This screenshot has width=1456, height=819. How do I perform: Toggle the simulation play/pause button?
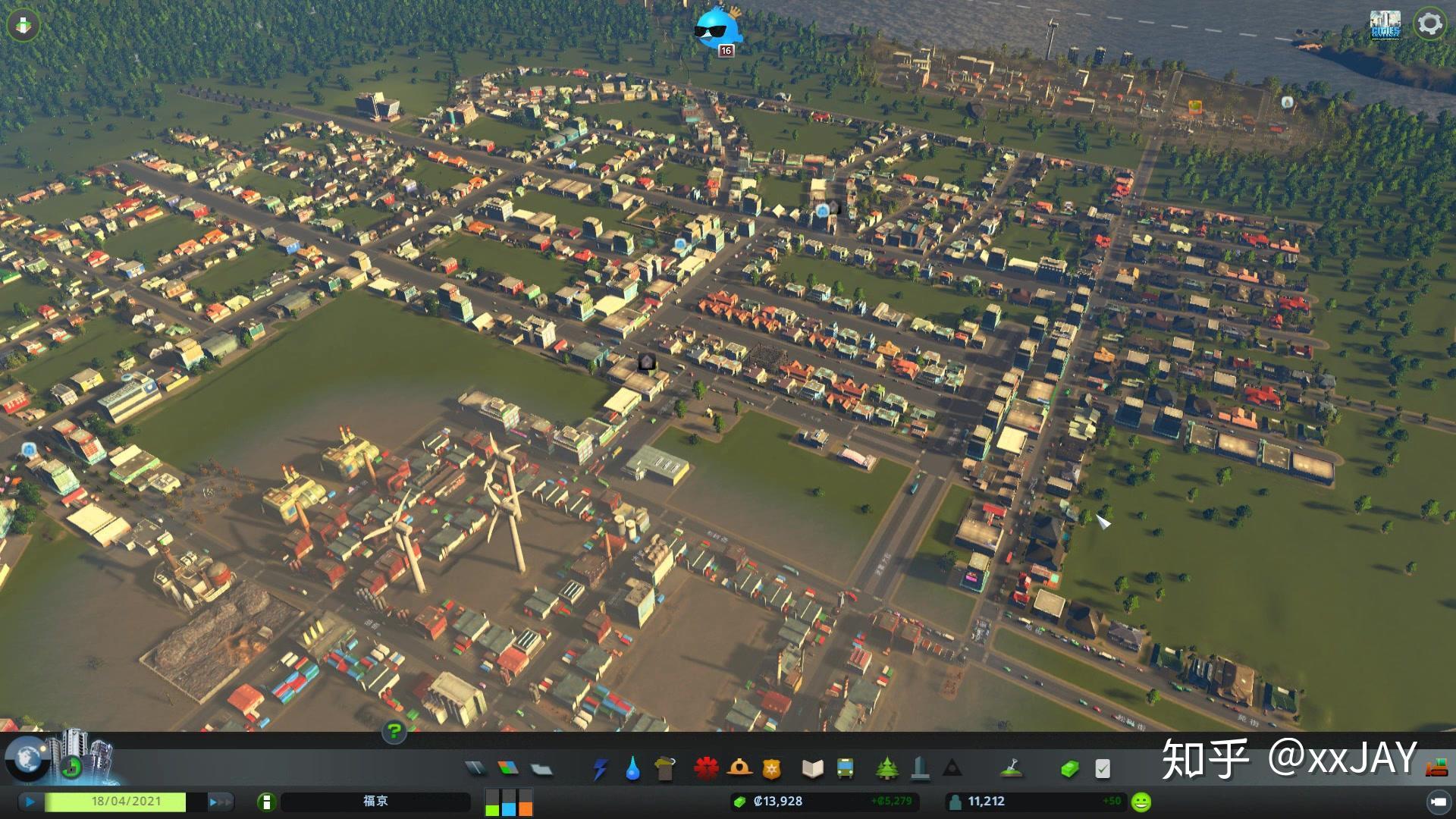(x=30, y=802)
